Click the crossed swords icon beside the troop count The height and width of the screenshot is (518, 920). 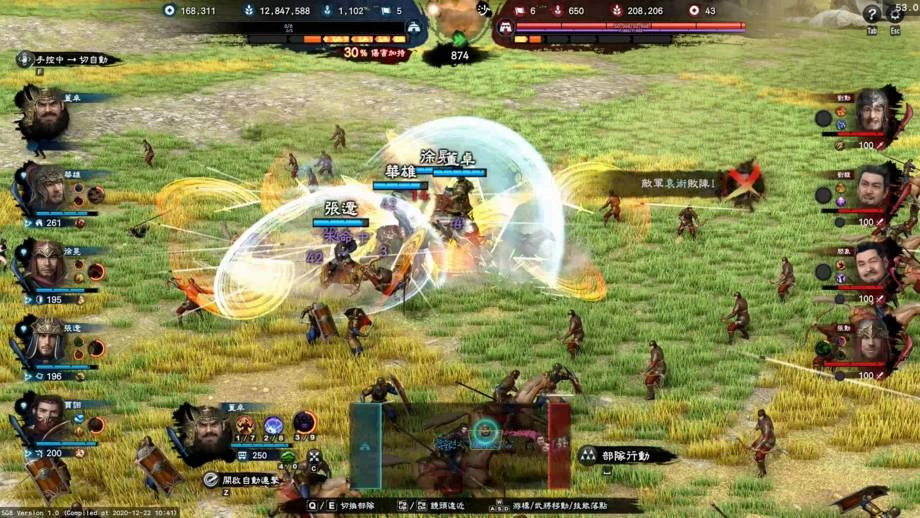(x=314, y=458)
